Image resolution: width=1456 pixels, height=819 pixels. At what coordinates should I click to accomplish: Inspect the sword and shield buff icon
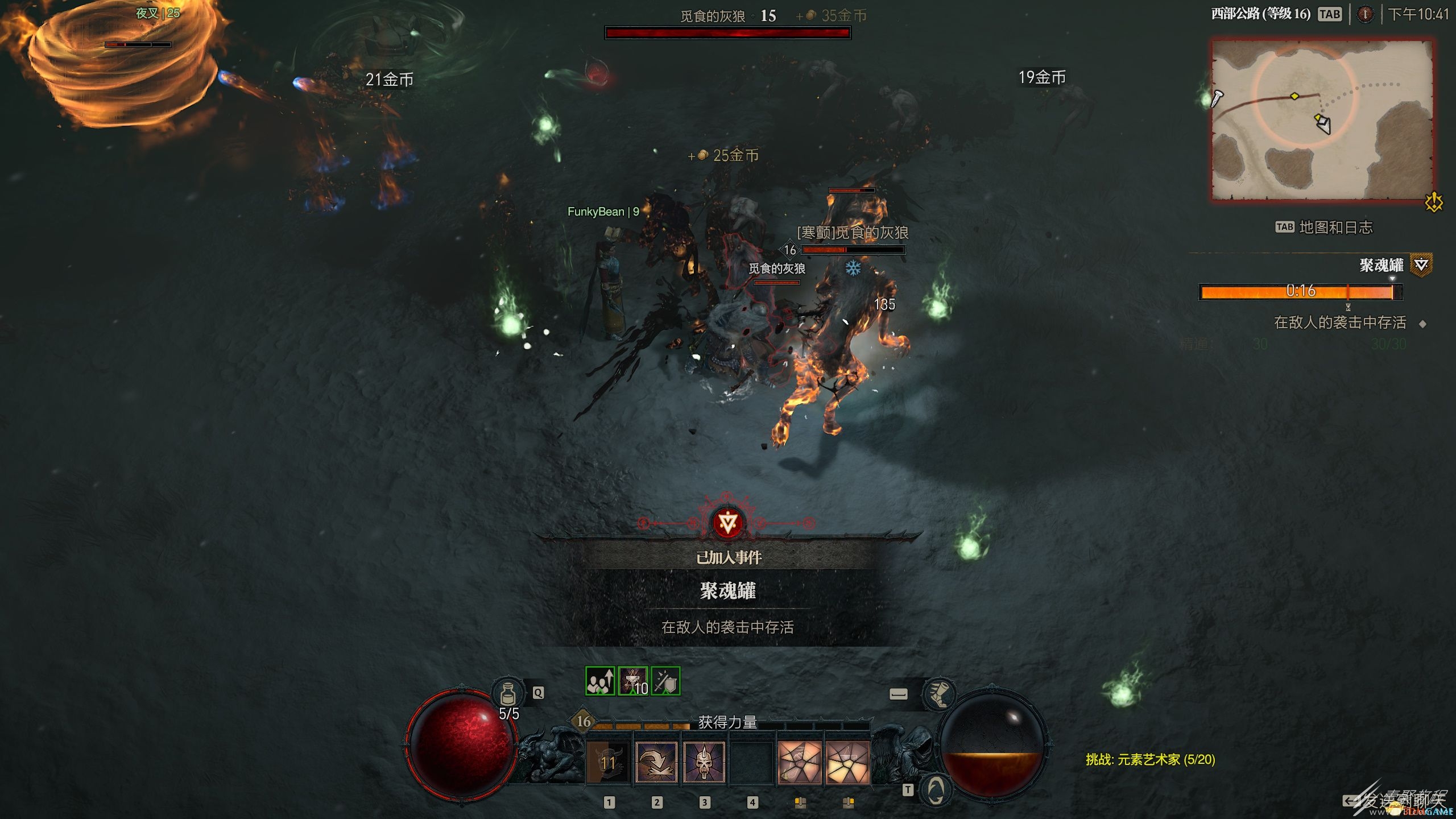click(x=665, y=681)
